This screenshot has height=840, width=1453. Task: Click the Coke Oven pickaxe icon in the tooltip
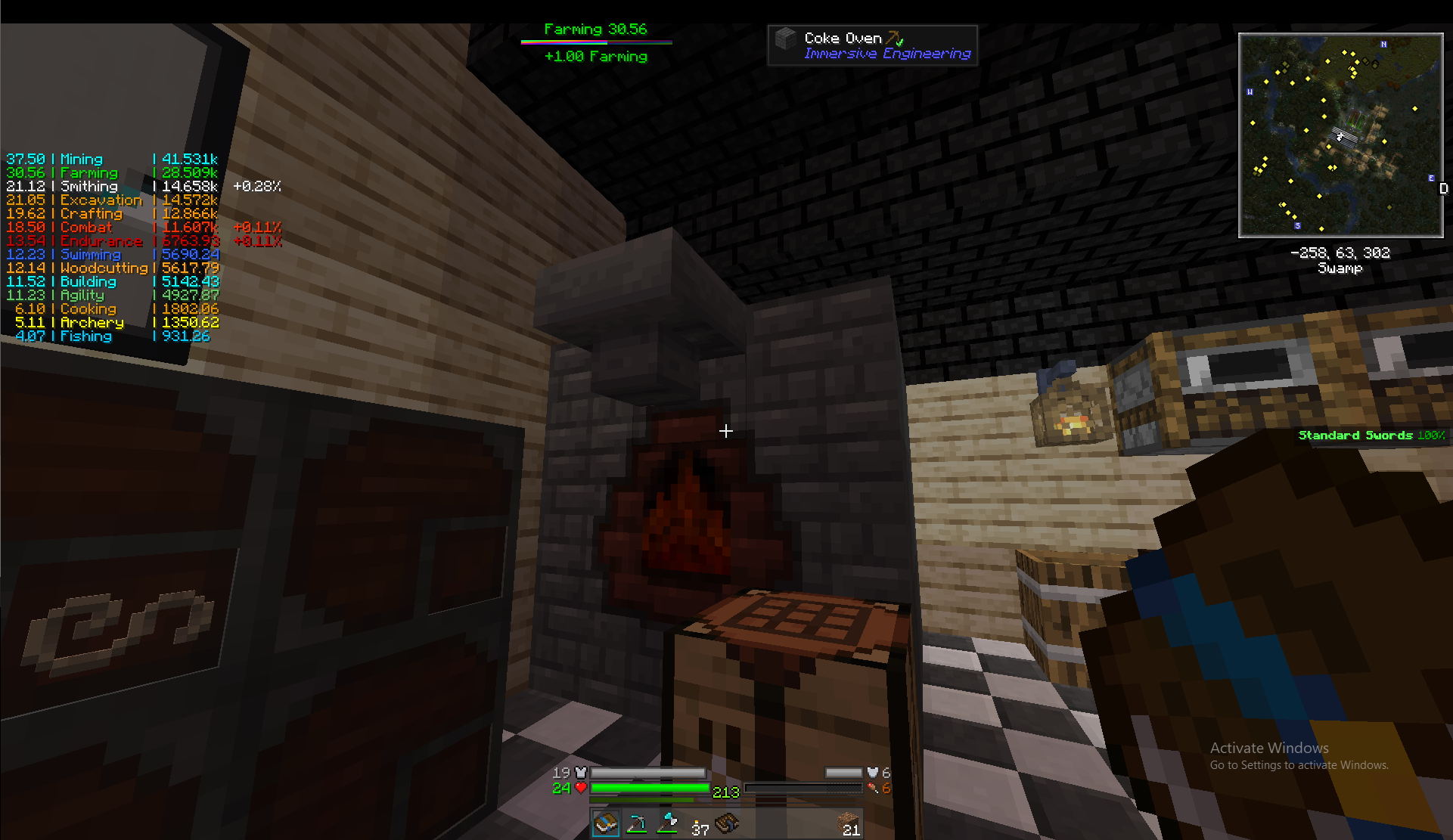click(896, 36)
